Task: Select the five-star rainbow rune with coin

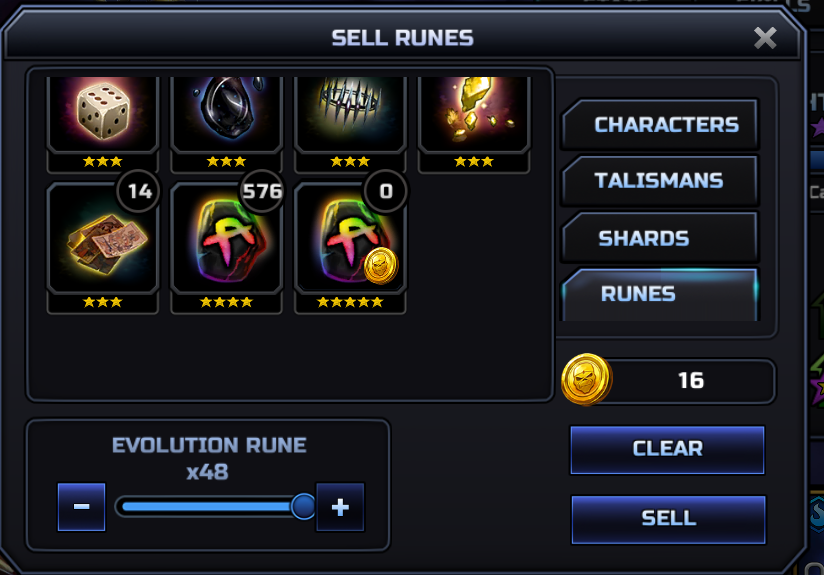Action: pos(350,238)
